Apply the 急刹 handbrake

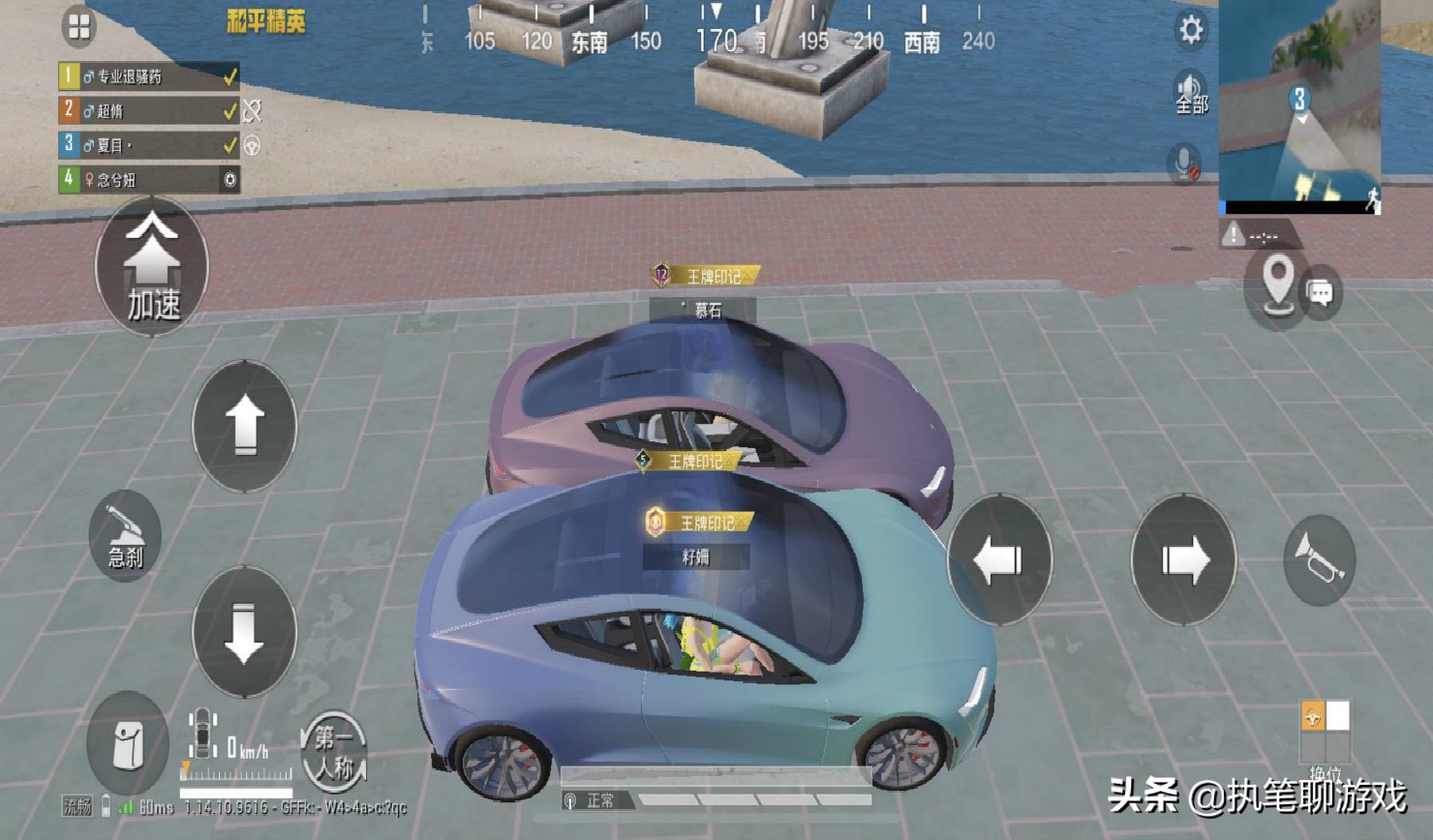pyautogui.click(x=125, y=535)
